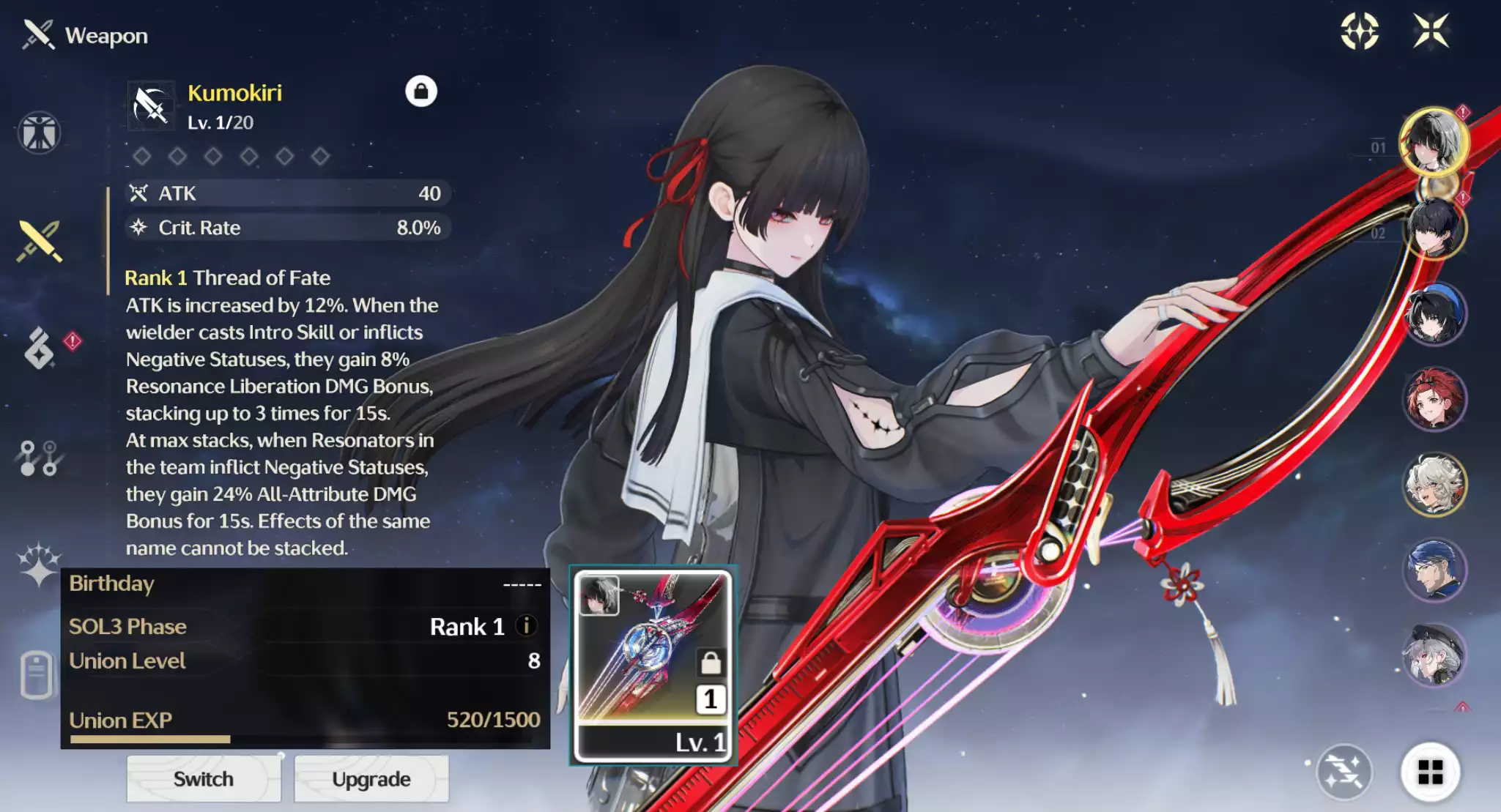Open the clipboard profile tab

click(37, 674)
